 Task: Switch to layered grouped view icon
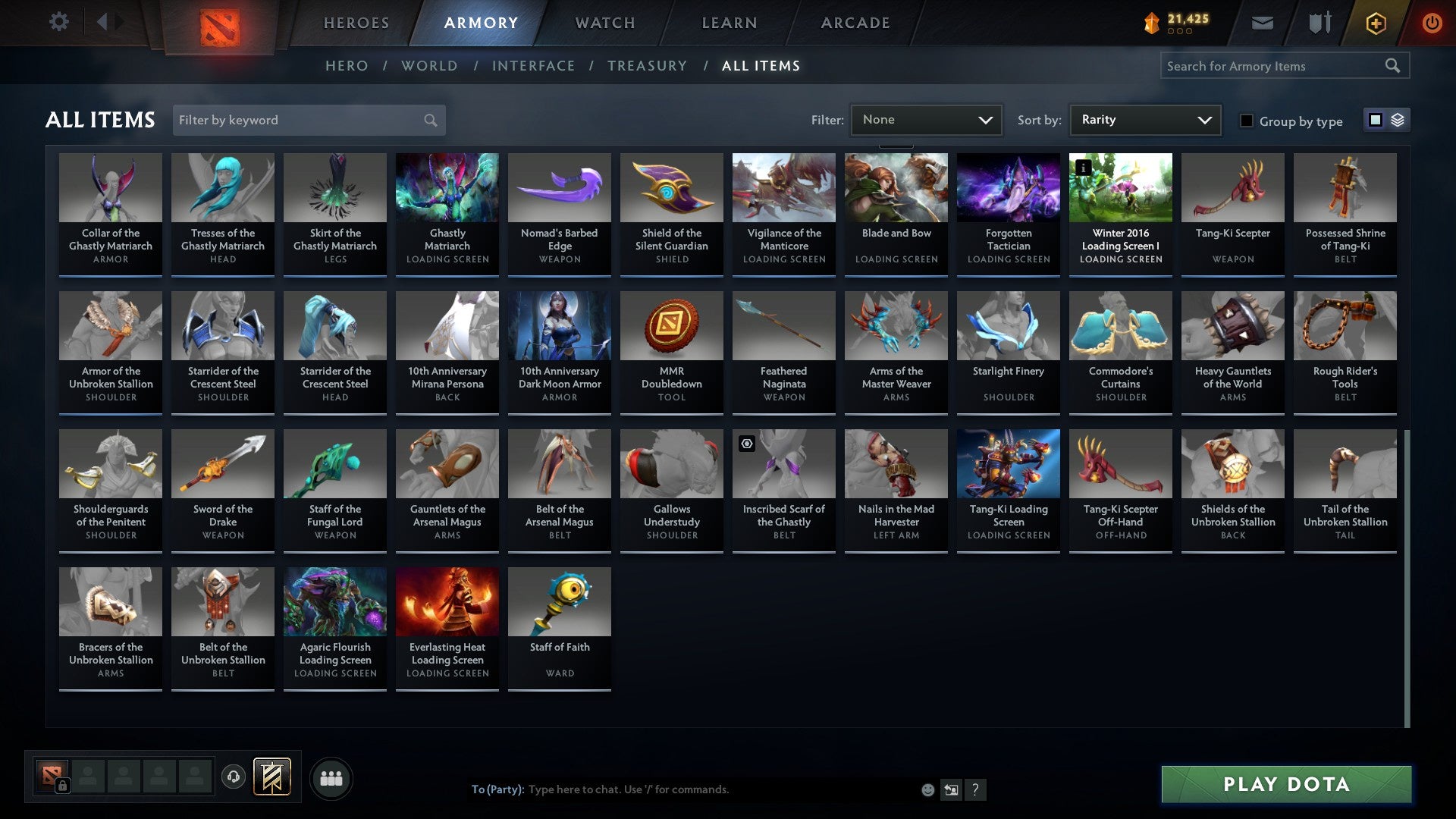1396,119
